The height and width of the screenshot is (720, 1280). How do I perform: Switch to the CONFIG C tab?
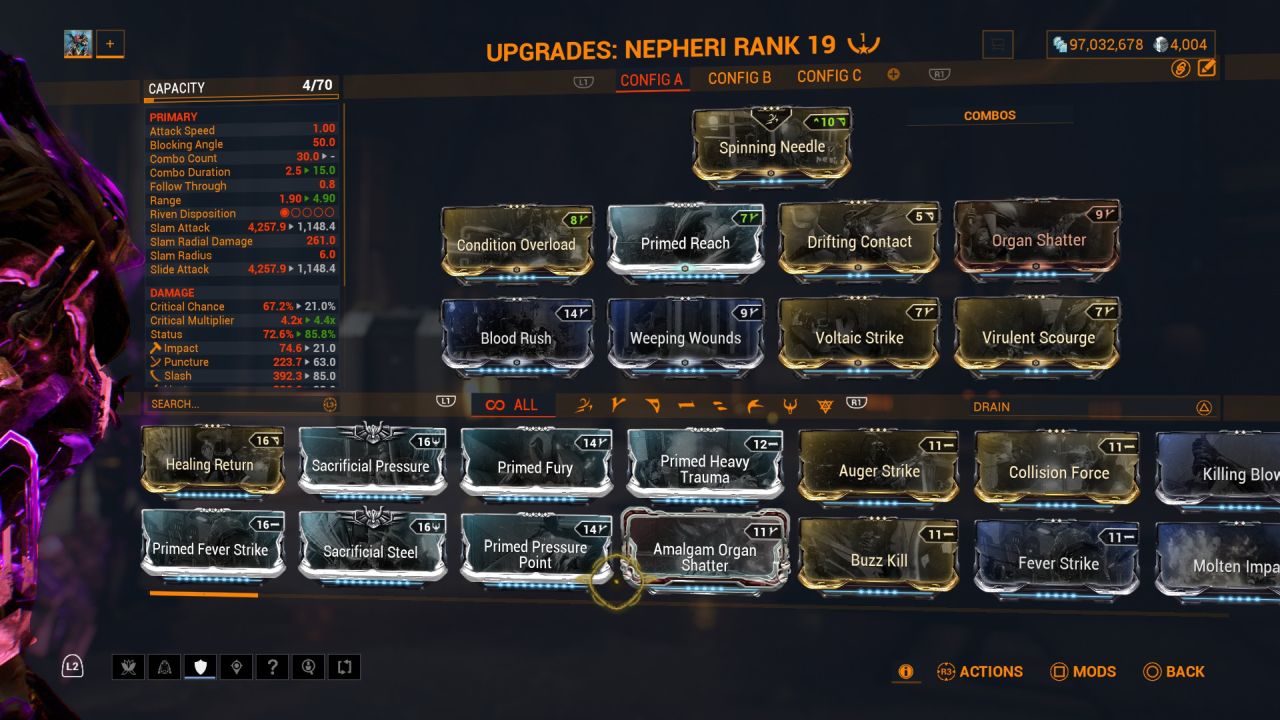(x=829, y=75)
